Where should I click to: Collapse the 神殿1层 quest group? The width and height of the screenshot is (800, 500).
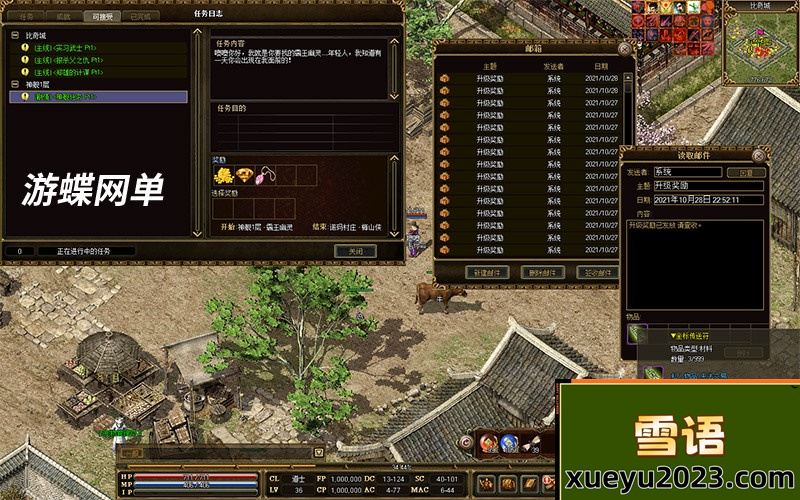point(15,85)
